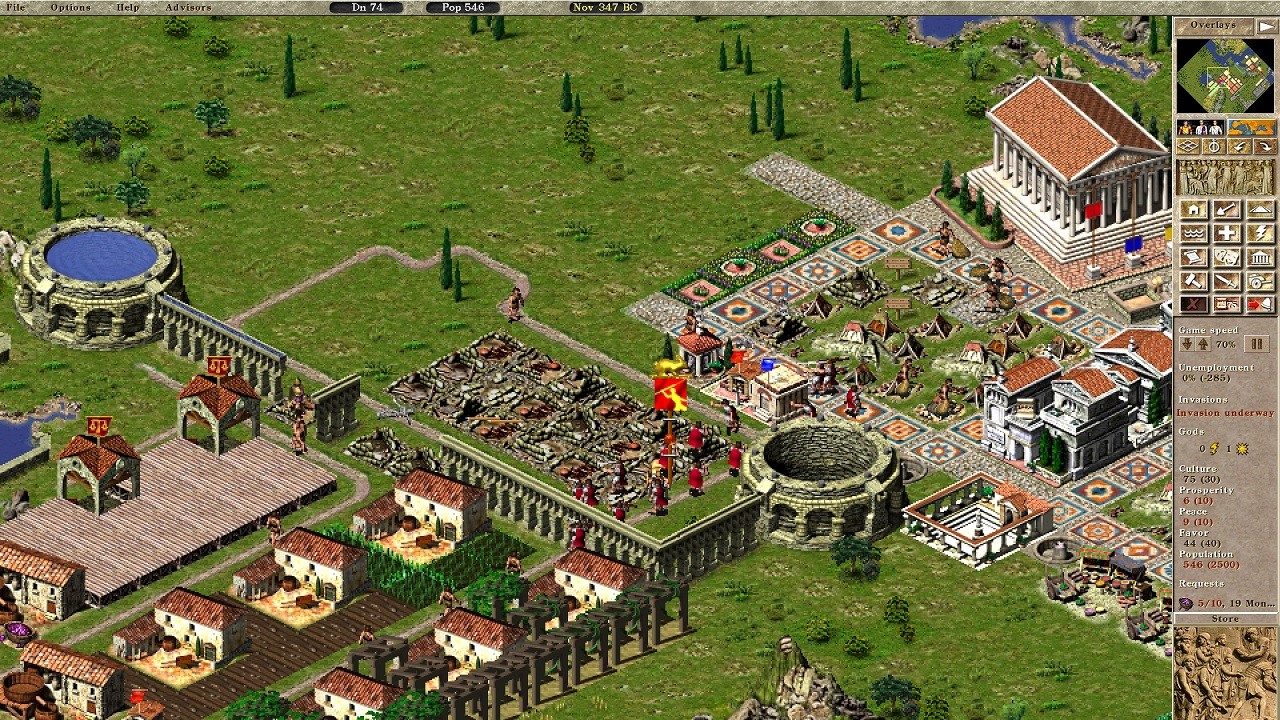1280x720 pixels.
Task: Switch to the empire map view
Action: click(x=1251, y=127)
